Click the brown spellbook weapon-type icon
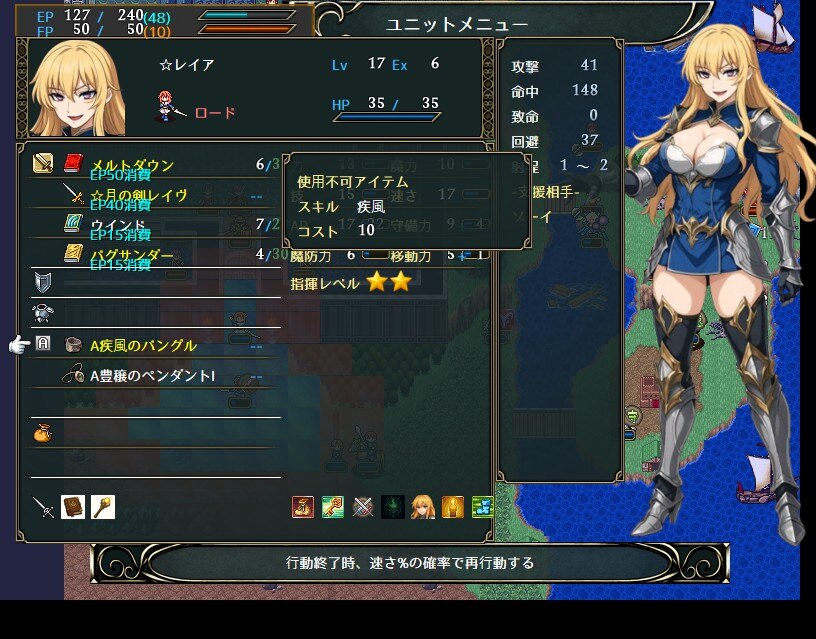This screenshot has height=639, width=816. (x=73, y=507)
